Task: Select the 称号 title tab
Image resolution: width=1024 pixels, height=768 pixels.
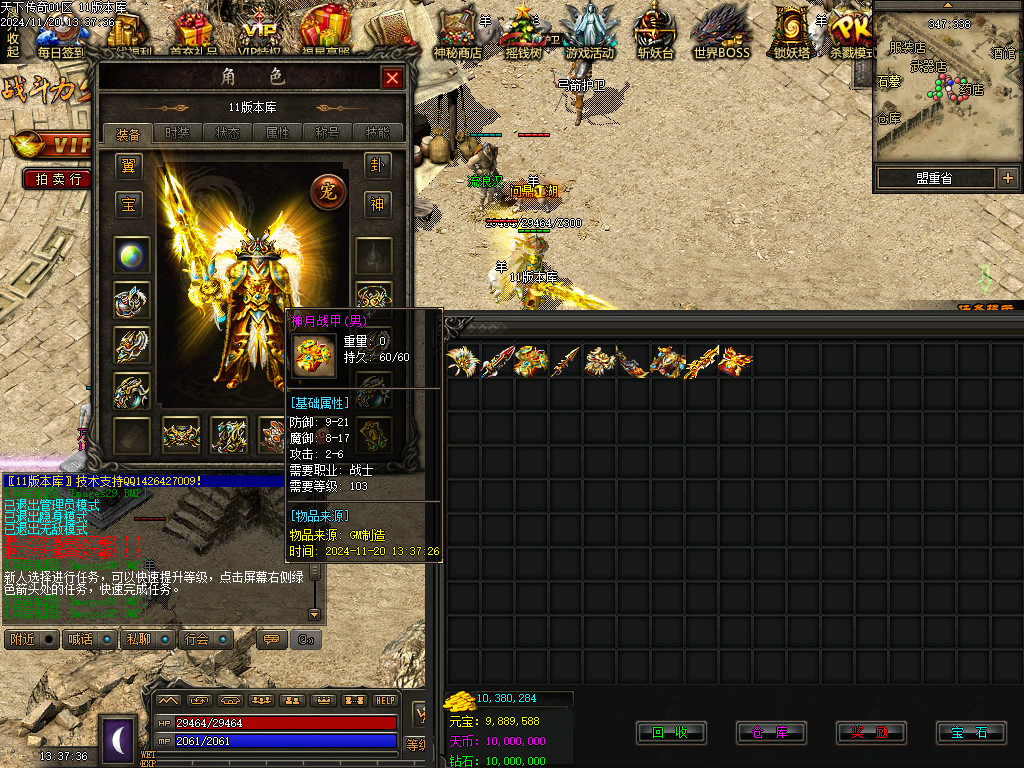Action: [x=328, y=133]
